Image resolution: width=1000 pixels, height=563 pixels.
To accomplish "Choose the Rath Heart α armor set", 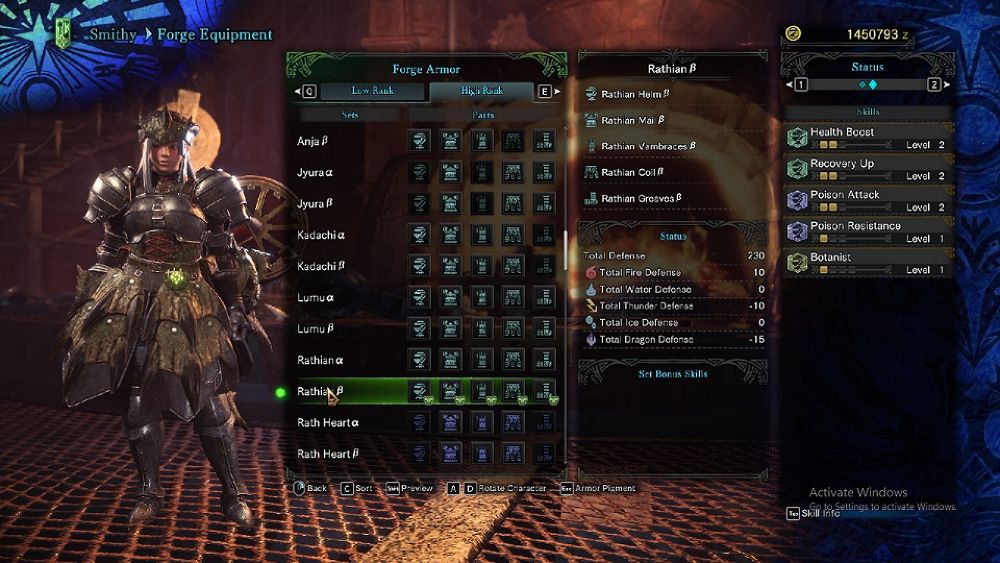I will click(328, 423).
